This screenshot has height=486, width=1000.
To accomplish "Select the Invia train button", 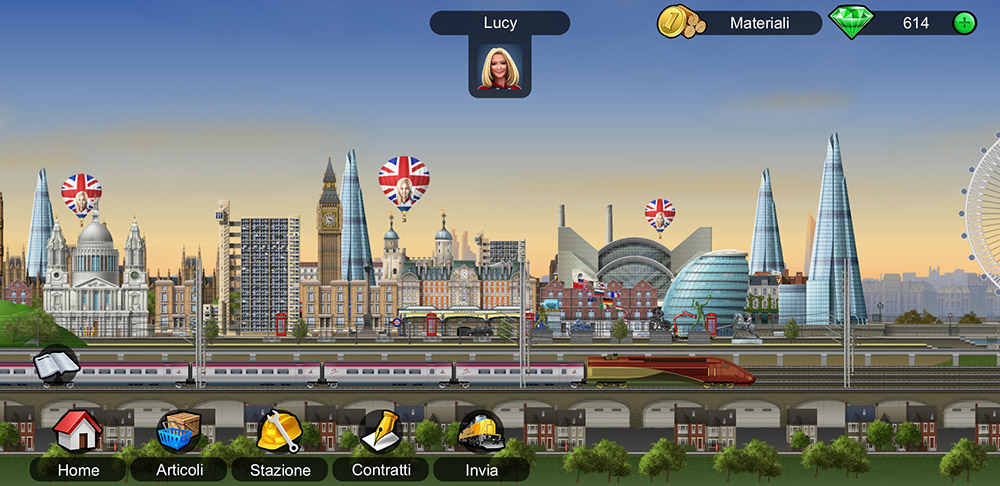I will pos(481,432).
